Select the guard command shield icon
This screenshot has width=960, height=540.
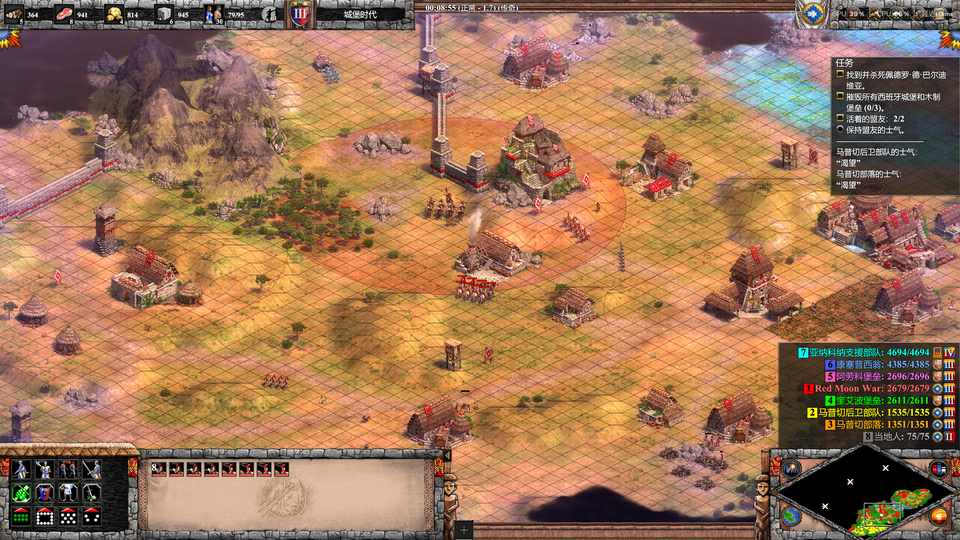(x=44, y=492)
